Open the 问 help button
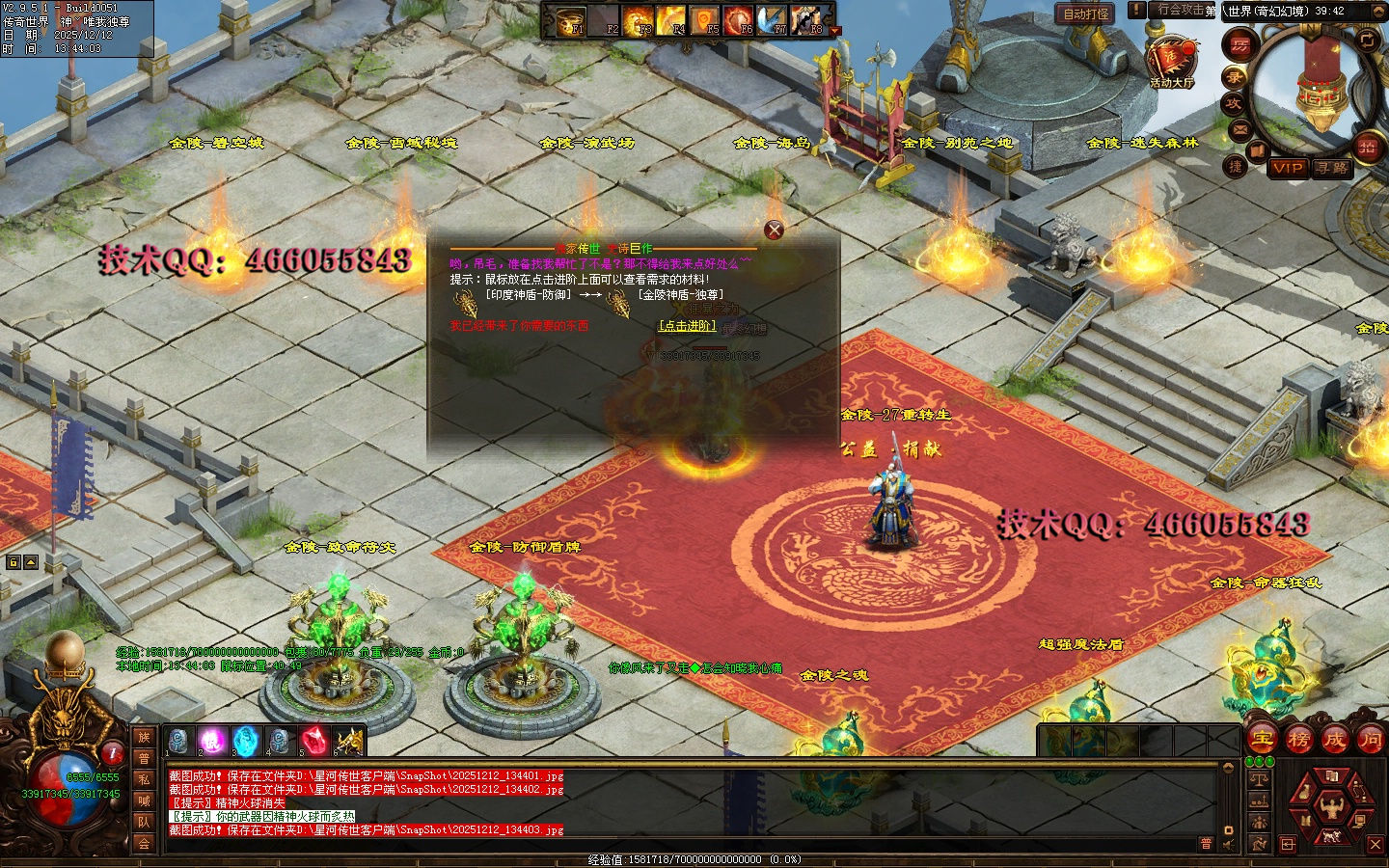1389x868 pixels. point(1370,740)
